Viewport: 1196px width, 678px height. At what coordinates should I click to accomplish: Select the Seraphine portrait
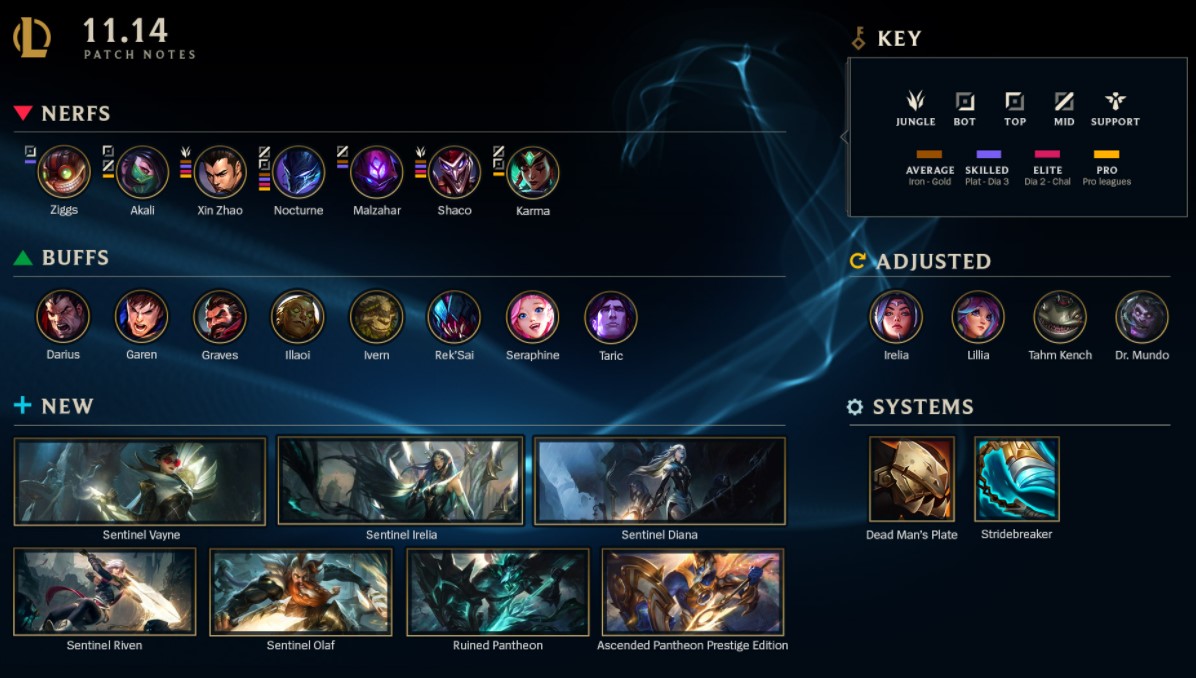point(532,317)
